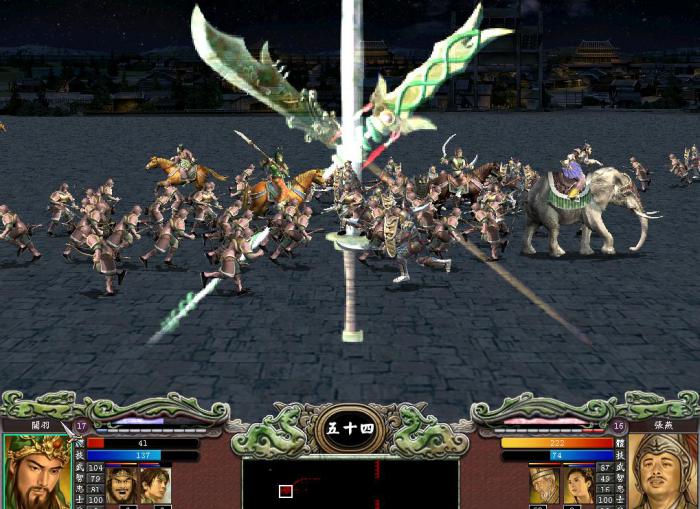Choose the young officer portrait beside Guan Yu
This screenshot has height=509, width=700.
[155, 485]
